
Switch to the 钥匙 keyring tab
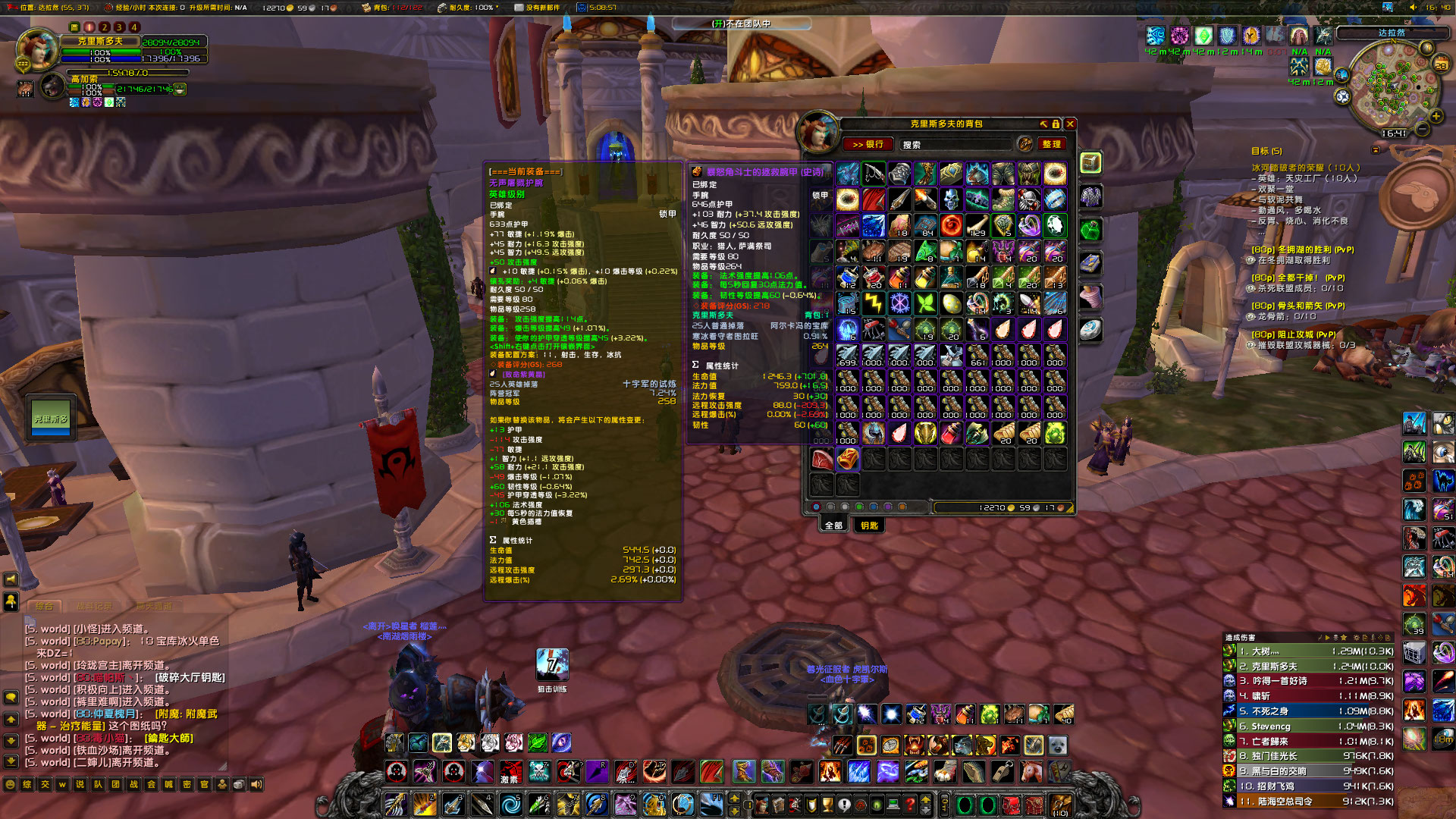point(869,526)
